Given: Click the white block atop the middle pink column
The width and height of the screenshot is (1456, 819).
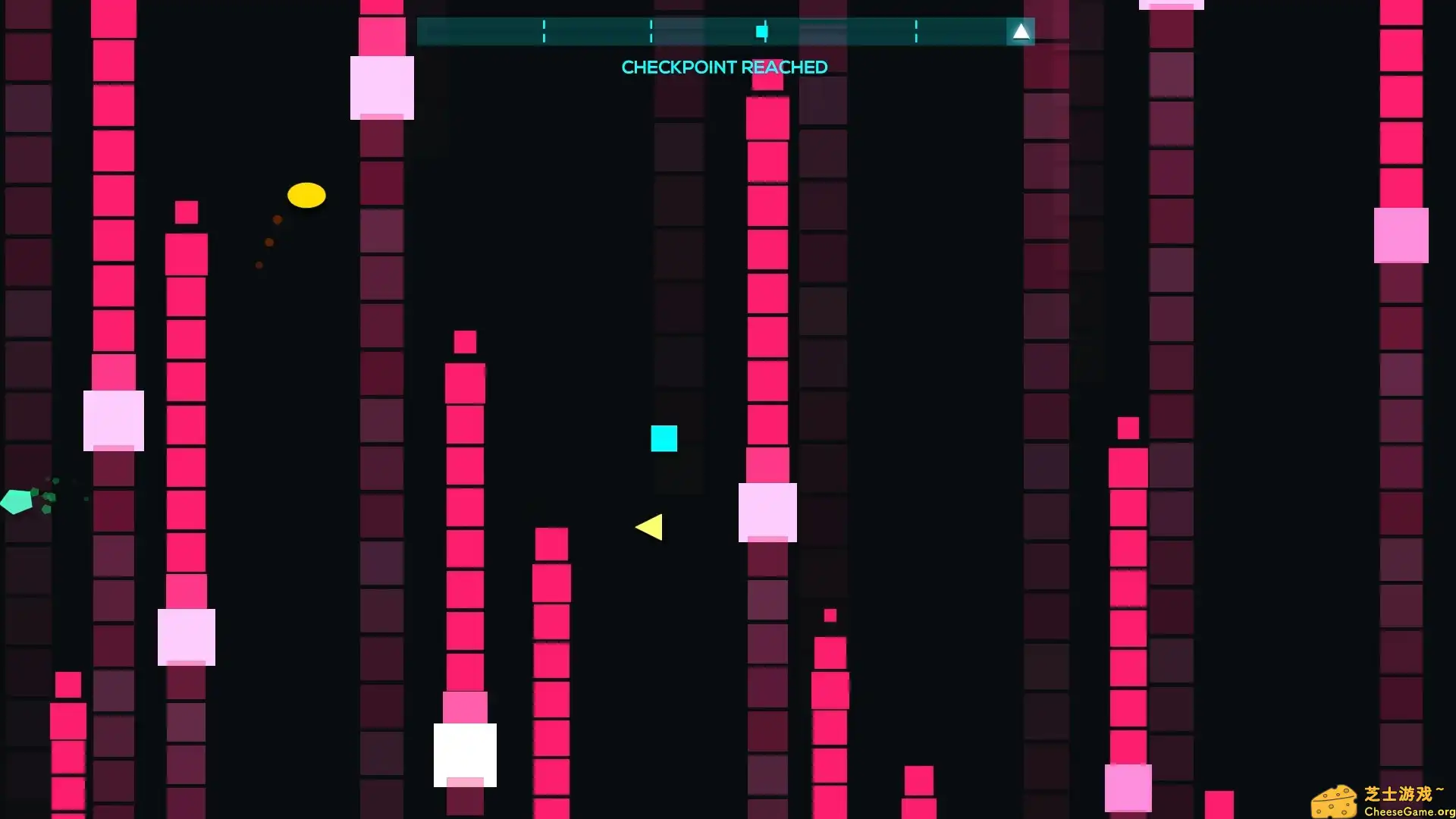Looking at the screenshot, I should coord(464,753).
